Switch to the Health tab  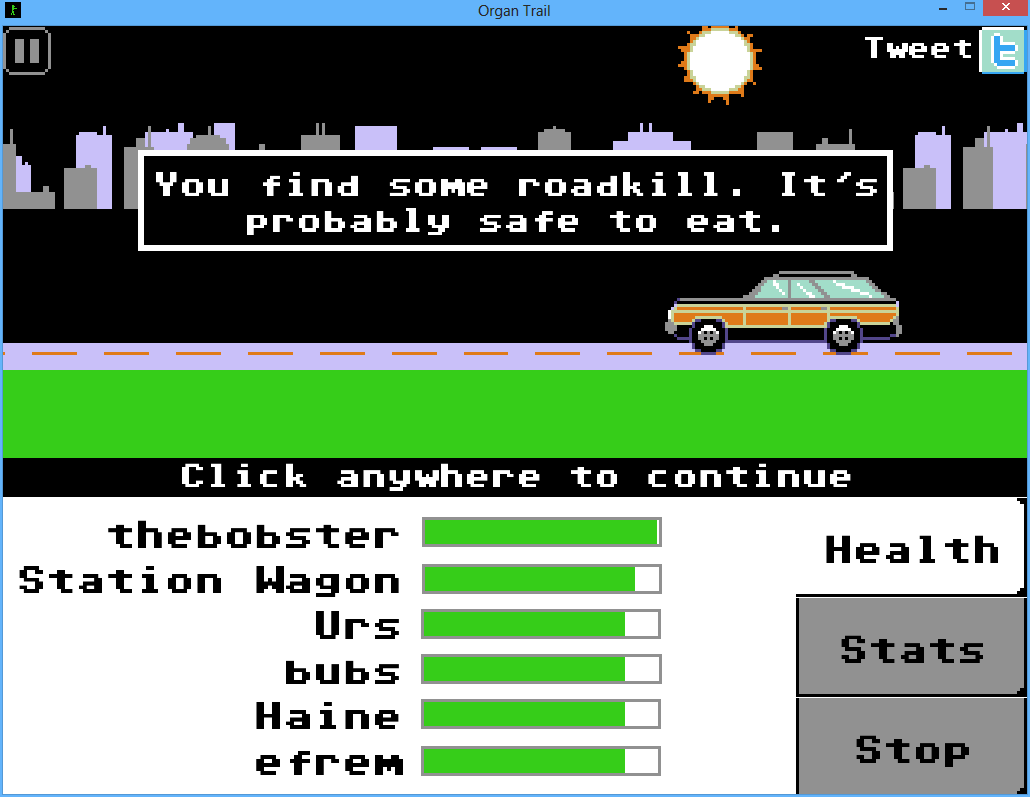click(911, 549)
